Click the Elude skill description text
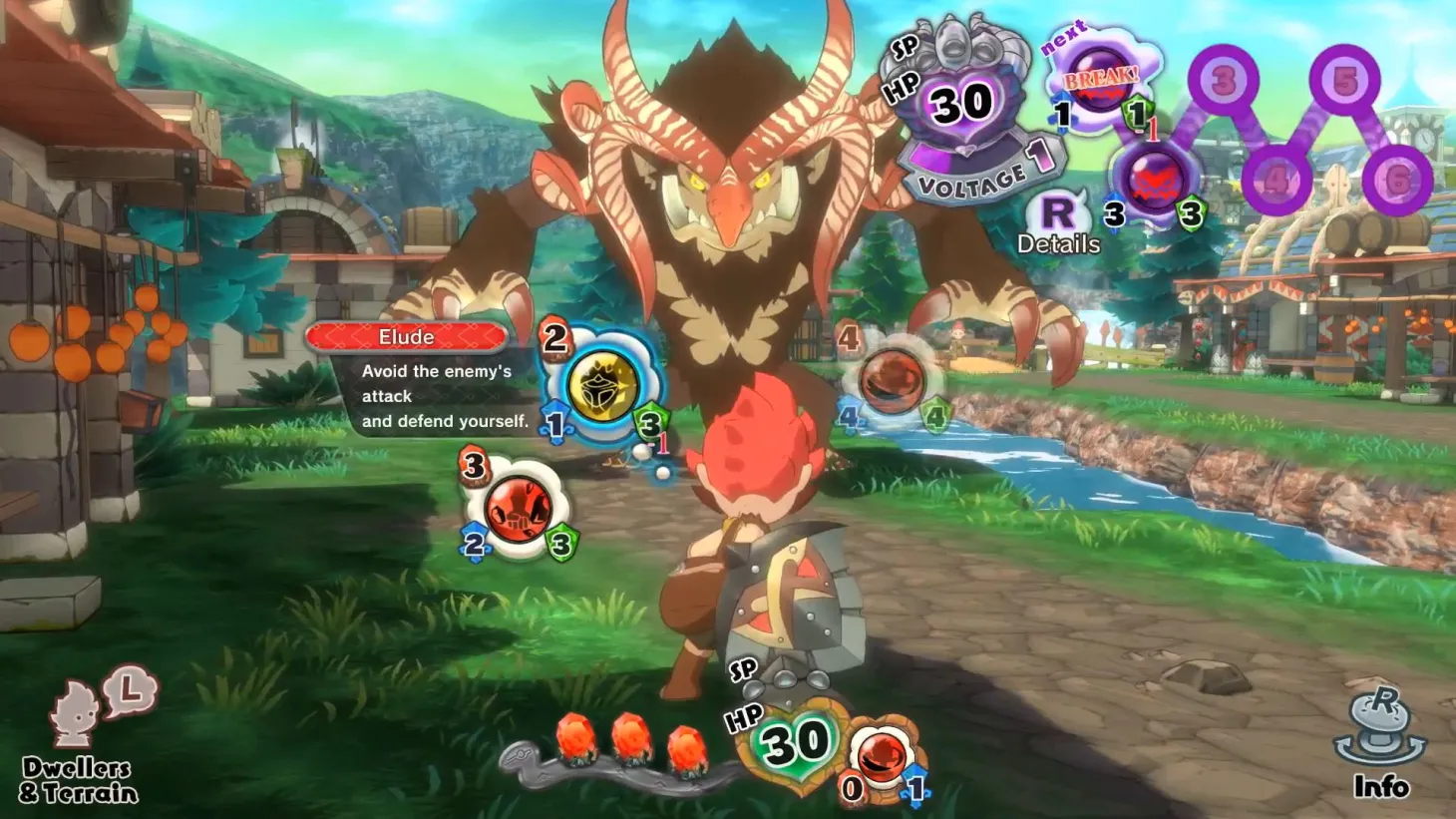The width and height of the screenshot is (1456, 819). (434, 396)
